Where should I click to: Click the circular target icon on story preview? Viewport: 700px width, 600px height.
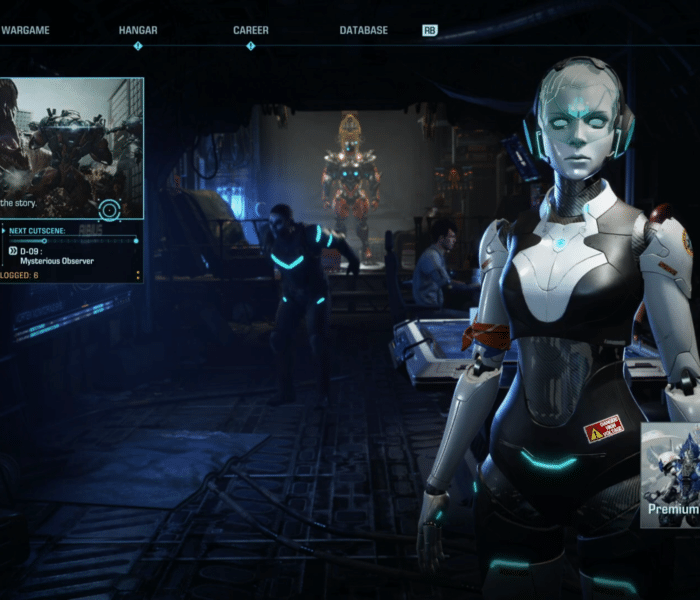(109, 210)
